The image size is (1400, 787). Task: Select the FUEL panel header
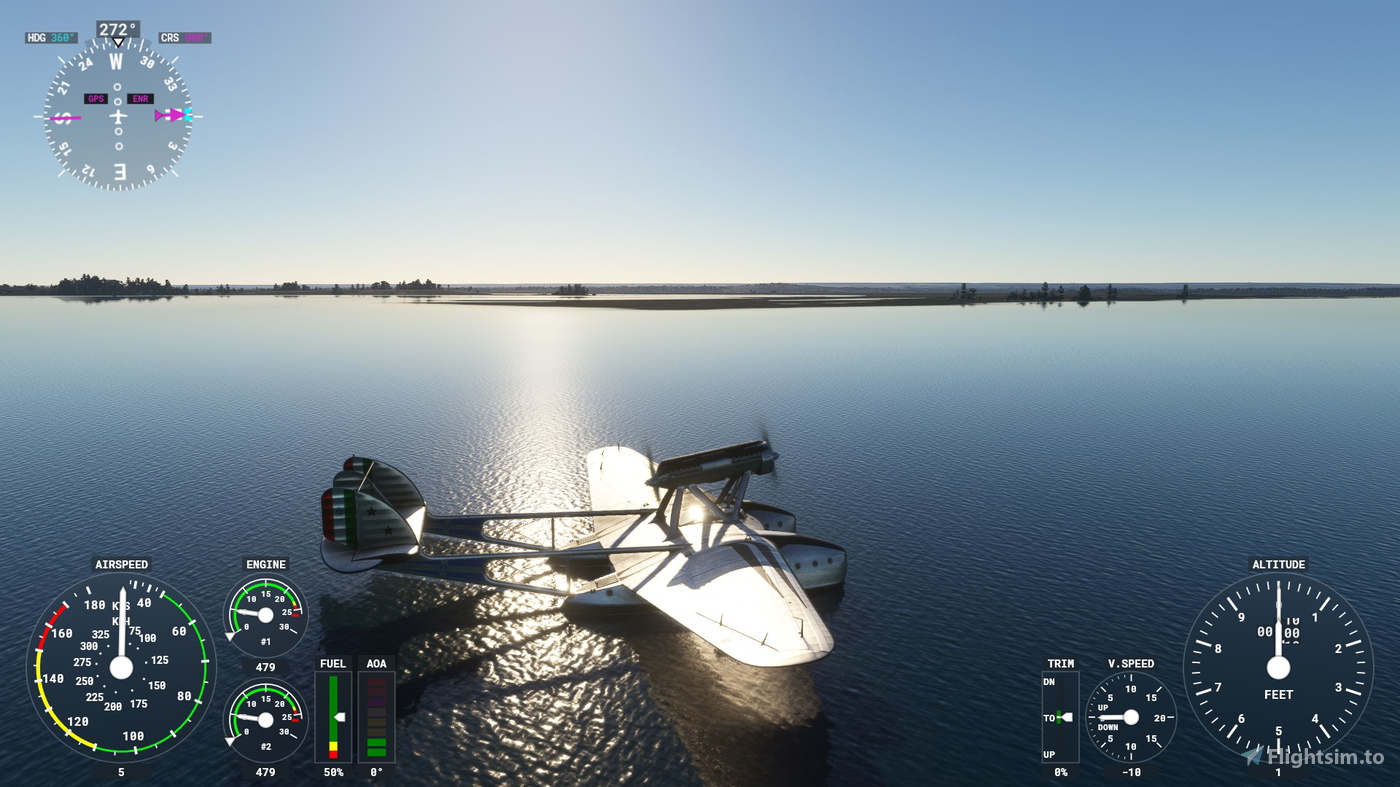[x=332, y=663]
